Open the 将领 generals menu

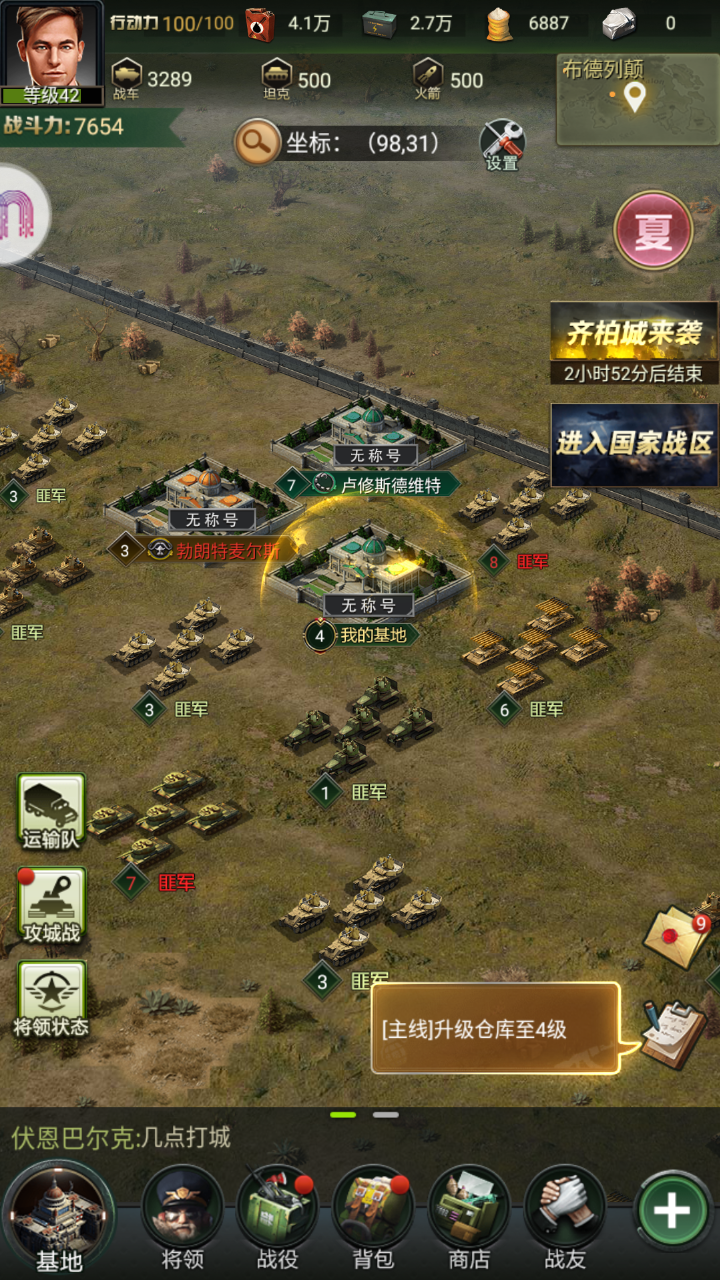click(183, 1215)
